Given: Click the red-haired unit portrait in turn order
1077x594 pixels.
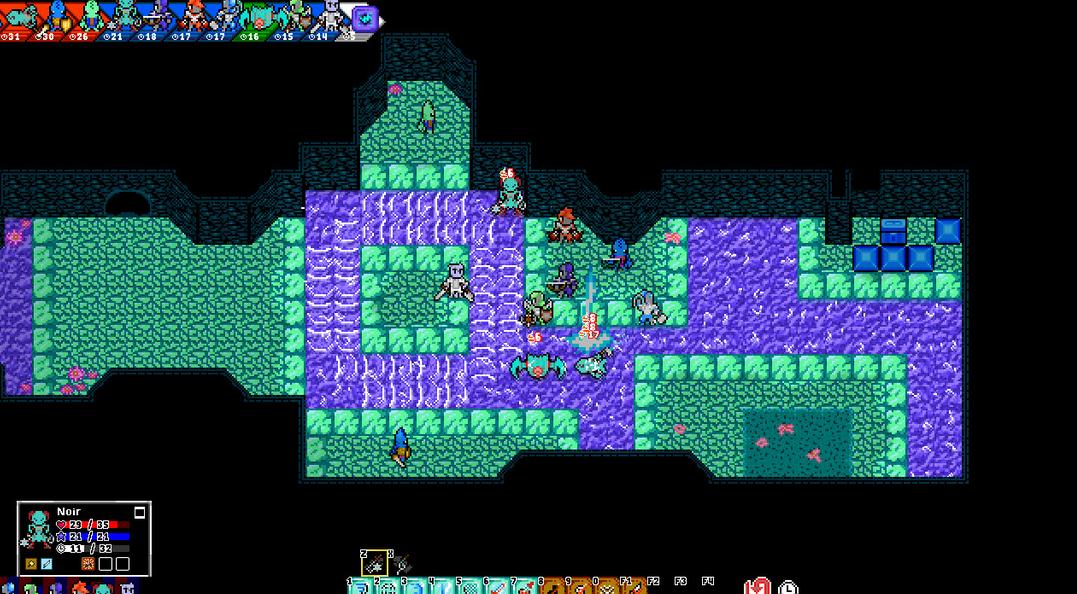Looking at the screenshot, I should pos(193,17).
